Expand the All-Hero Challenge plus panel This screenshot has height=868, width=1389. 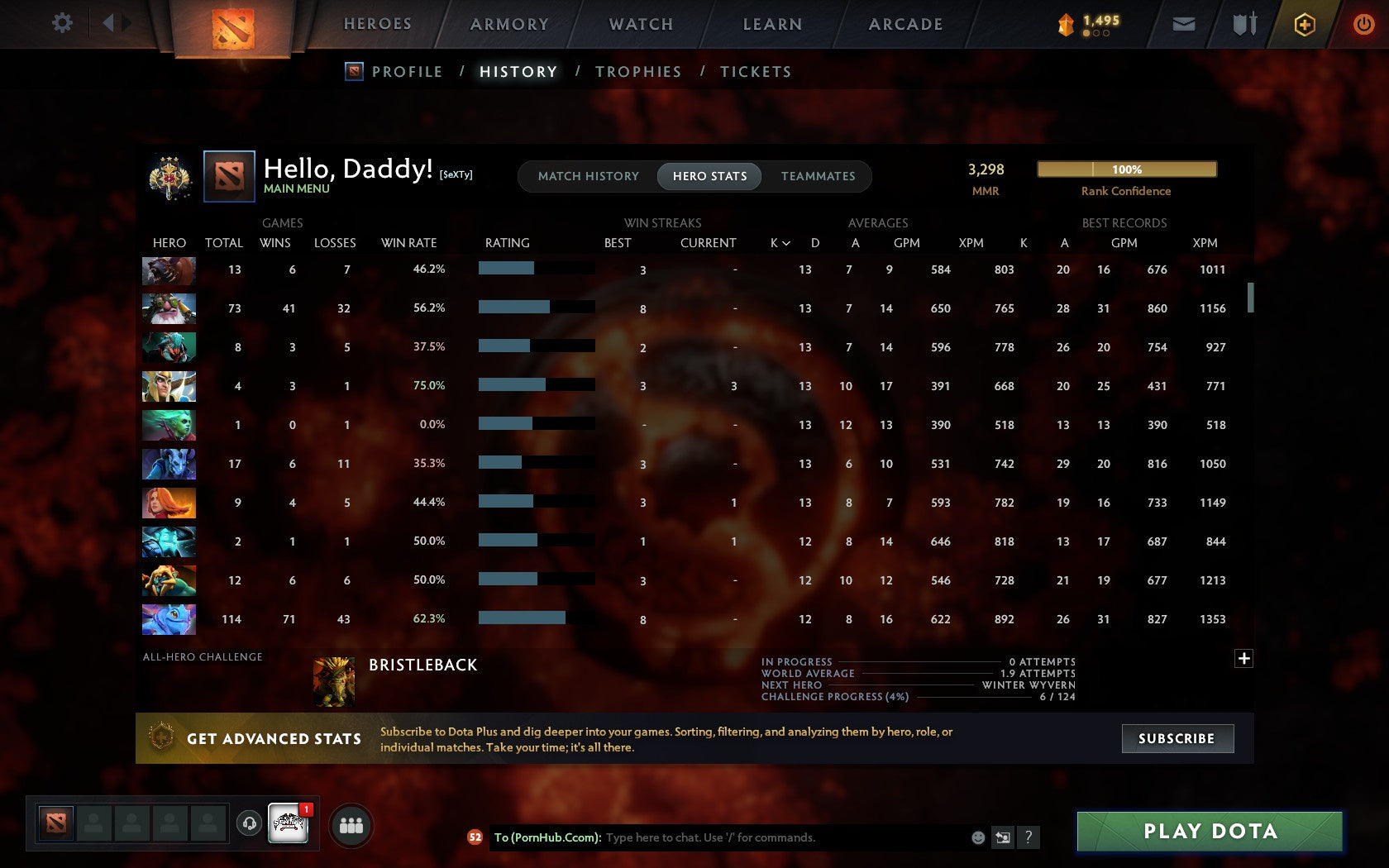1244,659
